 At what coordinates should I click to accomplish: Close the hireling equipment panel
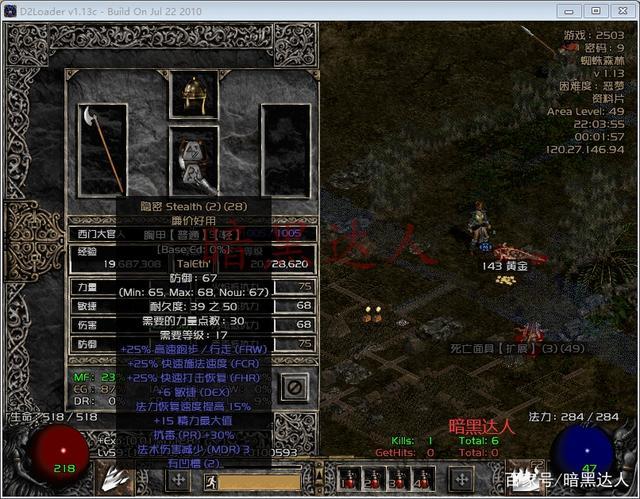tap(294, 386)
